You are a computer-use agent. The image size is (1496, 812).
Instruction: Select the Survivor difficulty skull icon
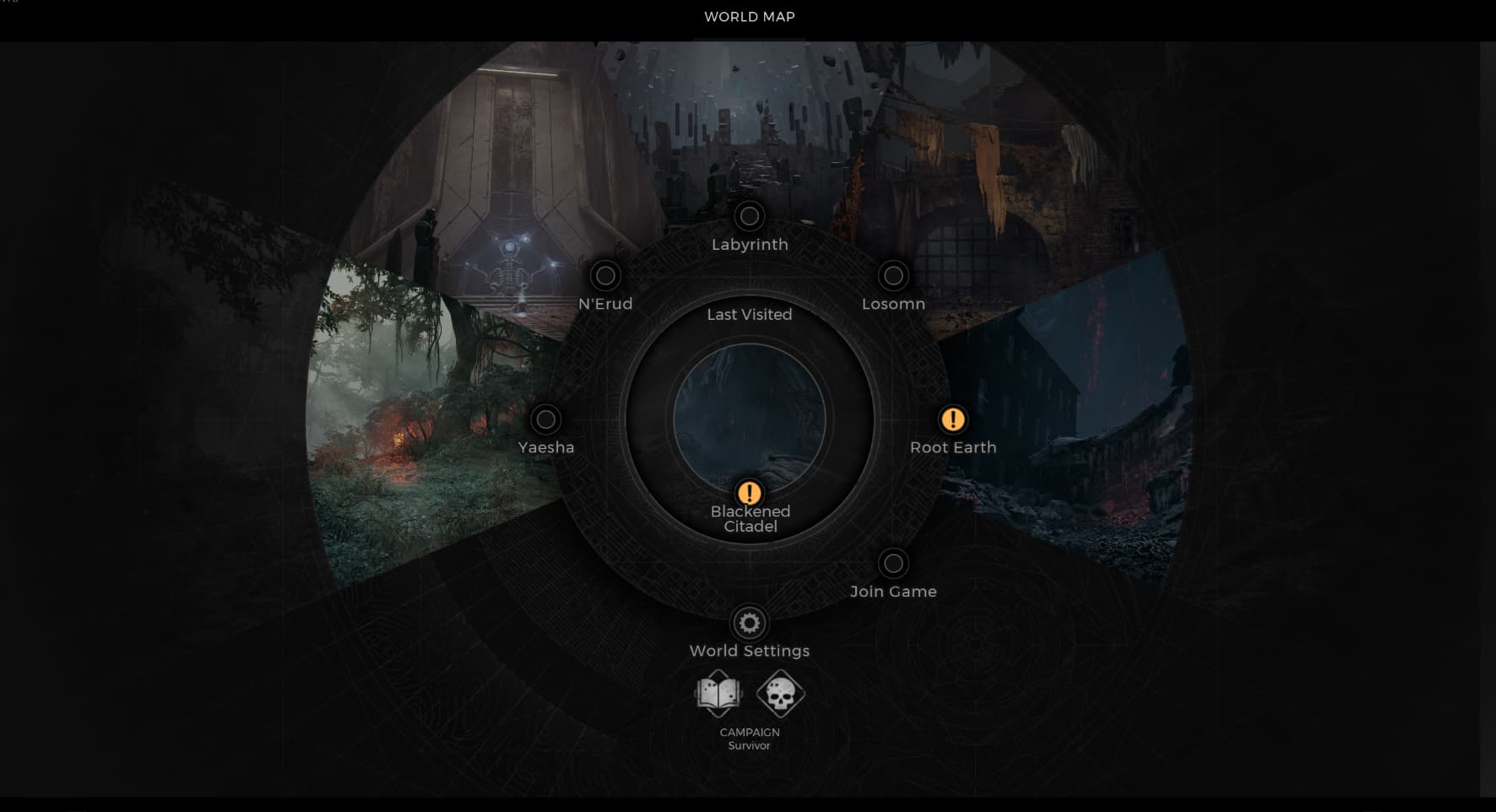point(780,694)
